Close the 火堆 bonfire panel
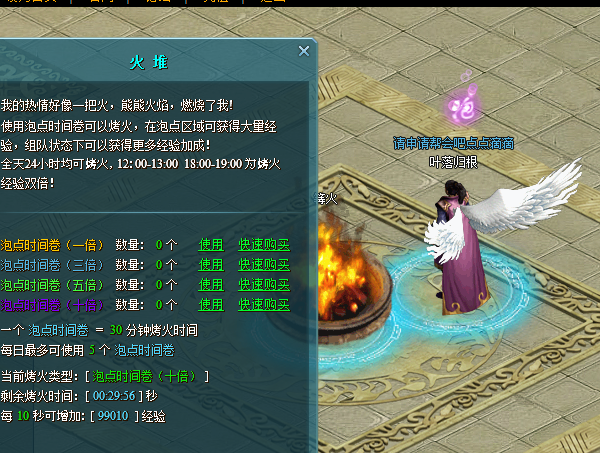600x453 pixels. pos(304,51)
